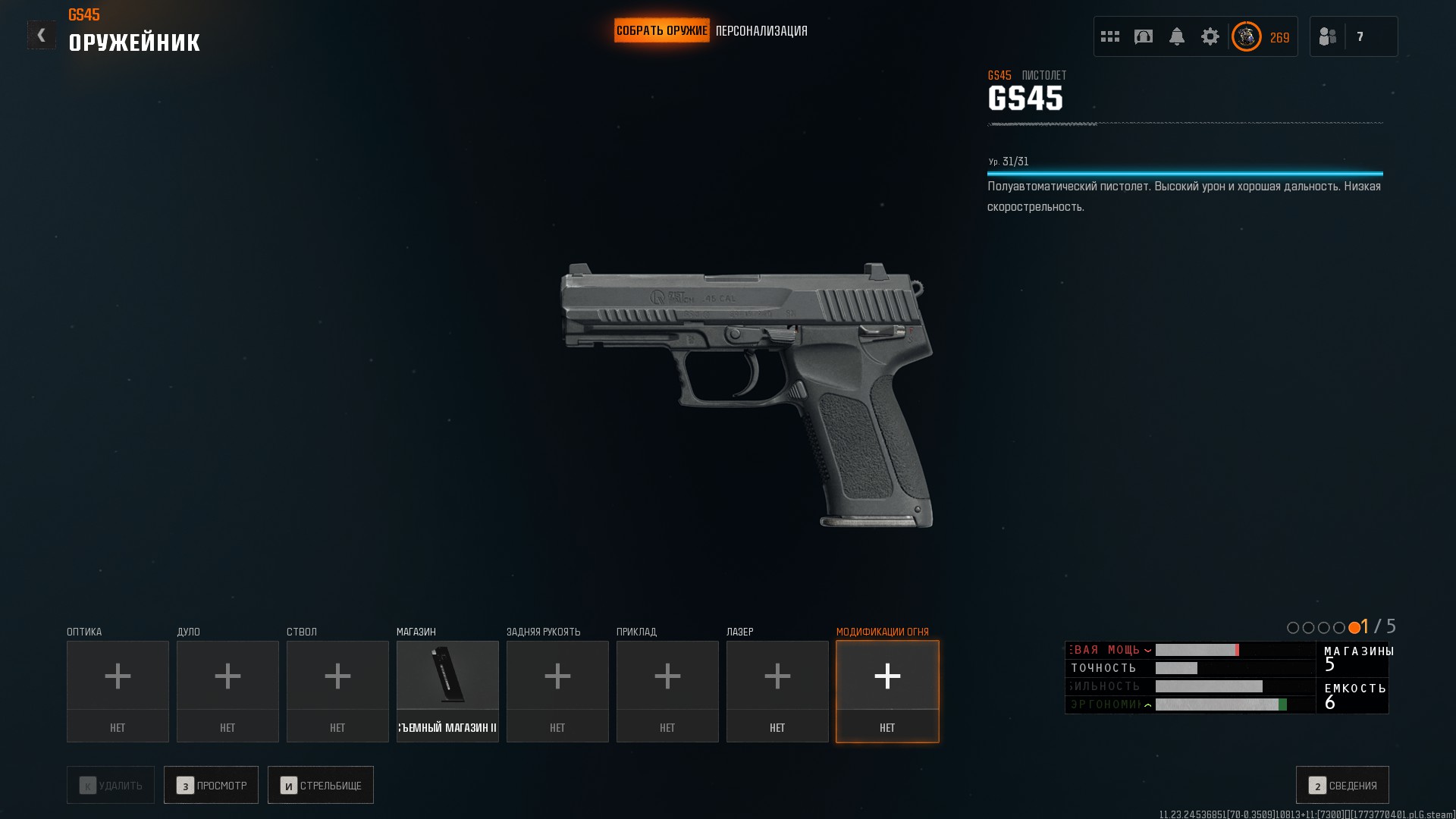Add an attachment to the Оптика slot

pyautogui.click(x=118, y=691)
